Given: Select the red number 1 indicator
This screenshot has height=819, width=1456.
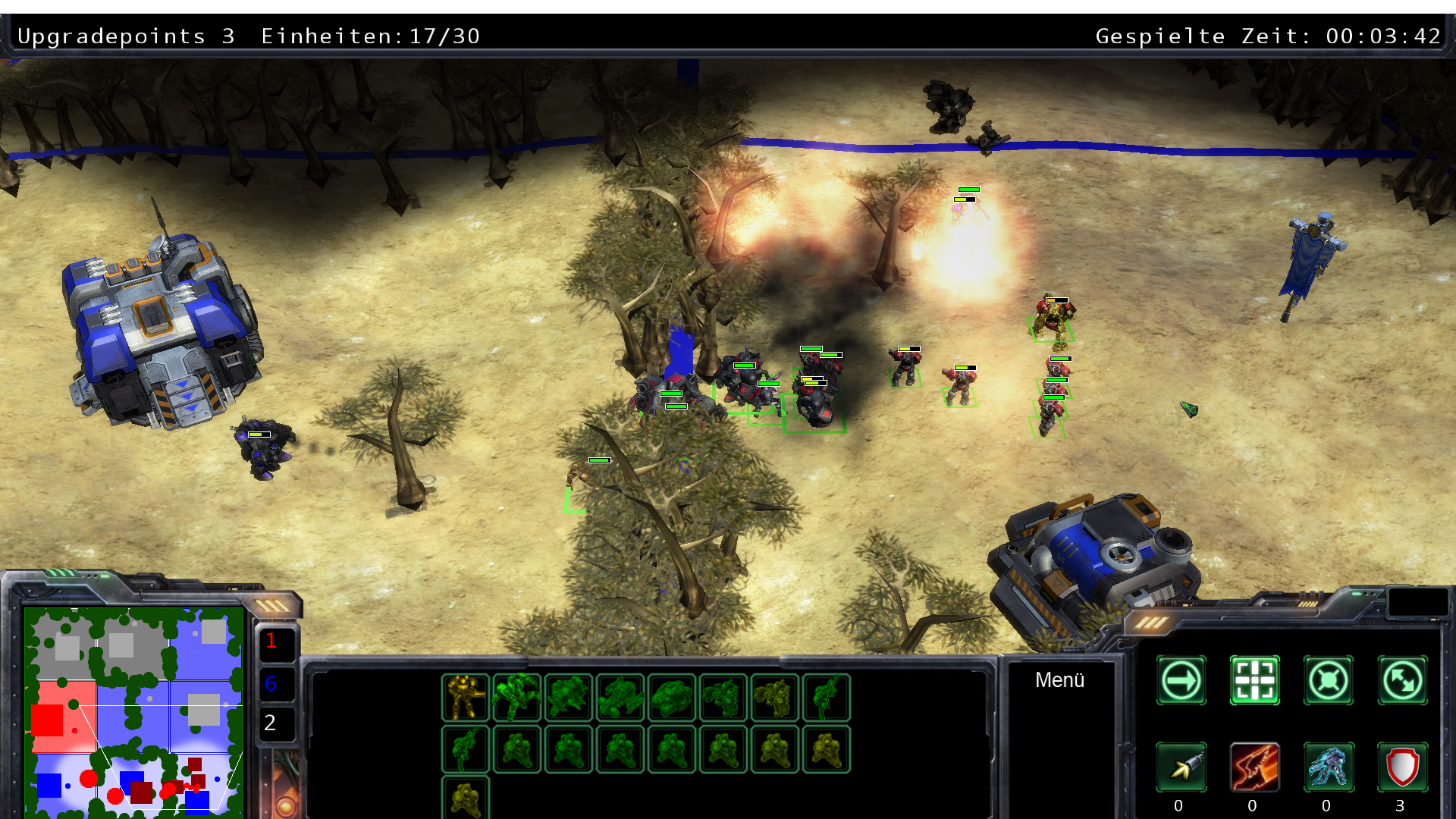Looking at the screenshot, I should tap(271, 642).
